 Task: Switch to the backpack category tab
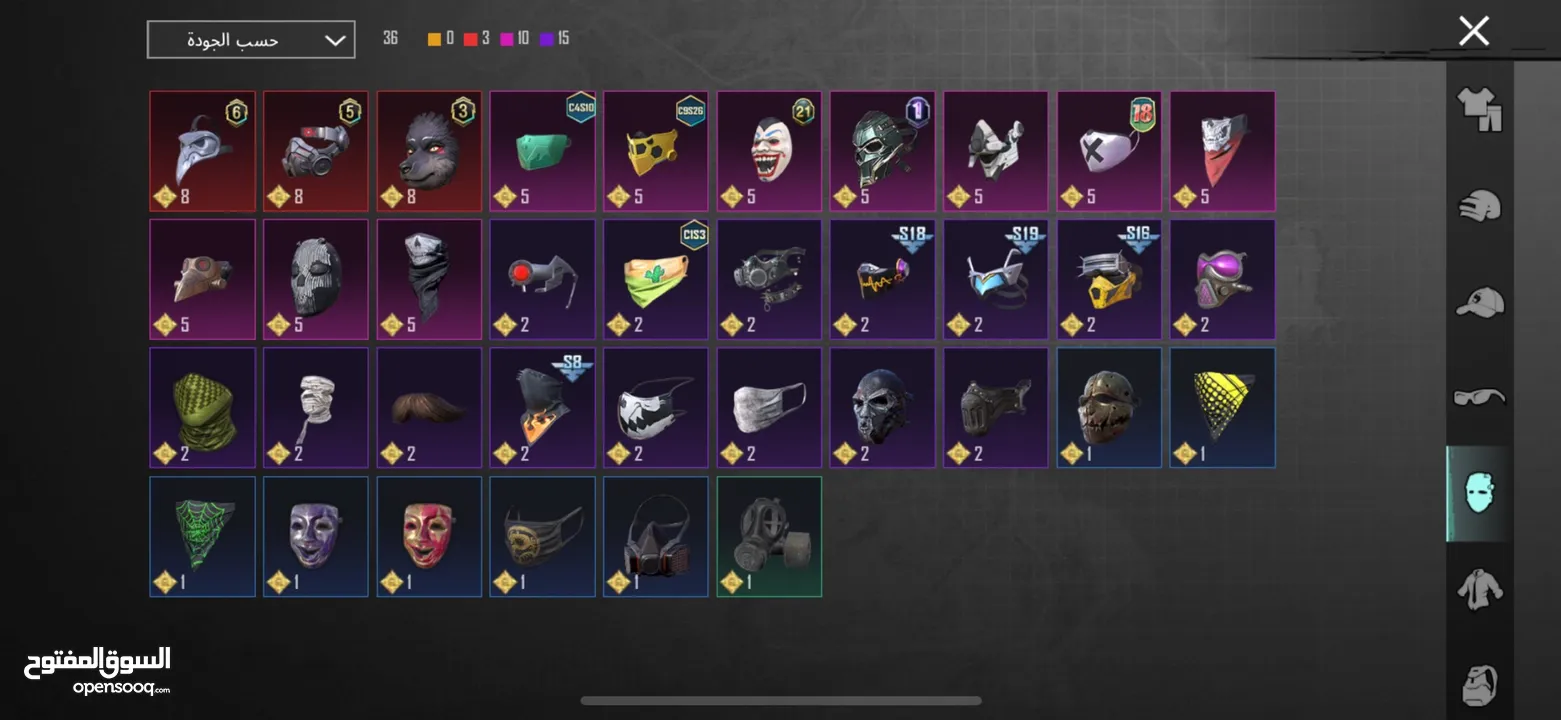pos(1478,685)
